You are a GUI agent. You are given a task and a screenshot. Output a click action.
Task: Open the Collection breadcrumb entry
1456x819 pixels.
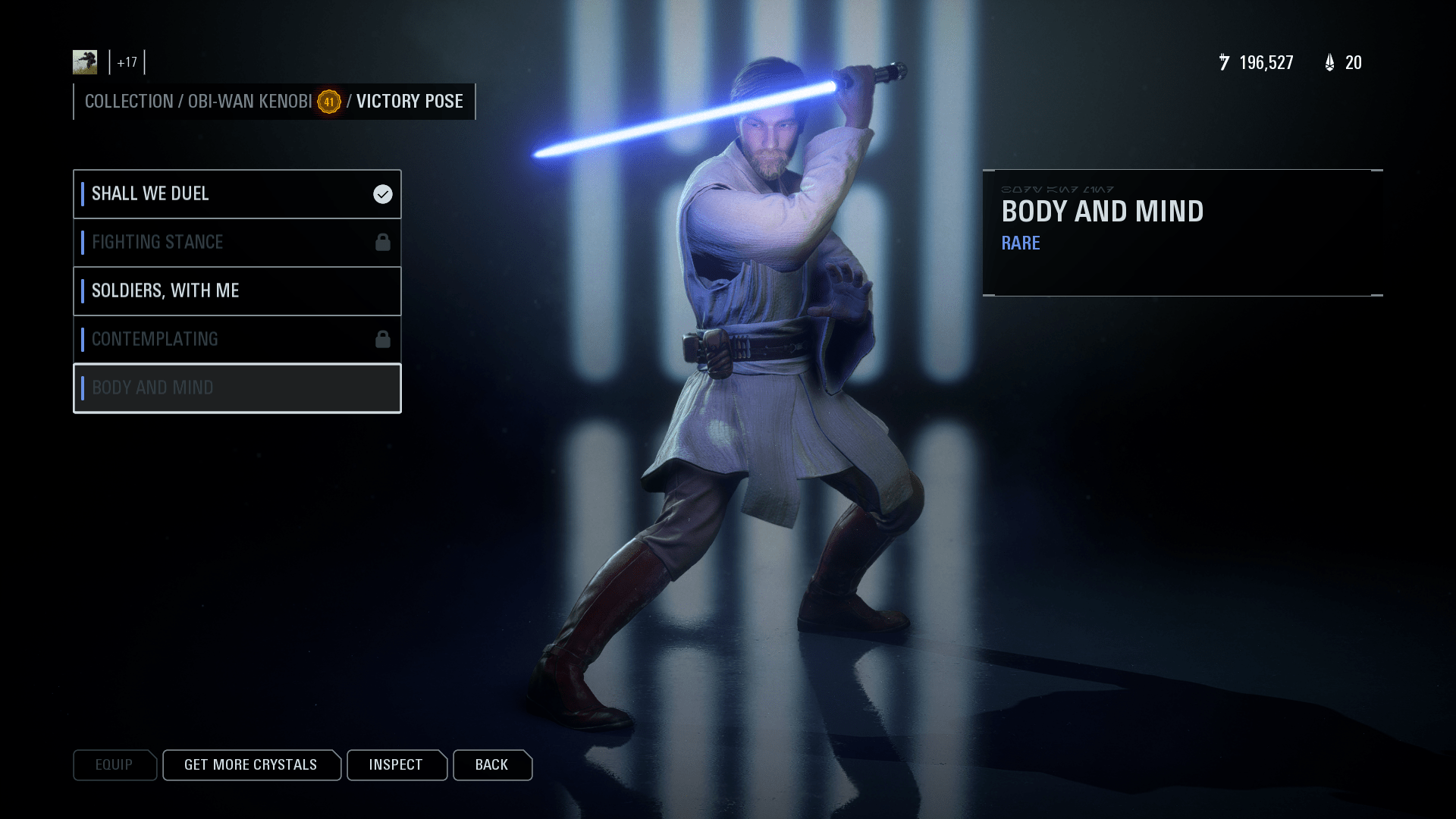coord(129,102)
